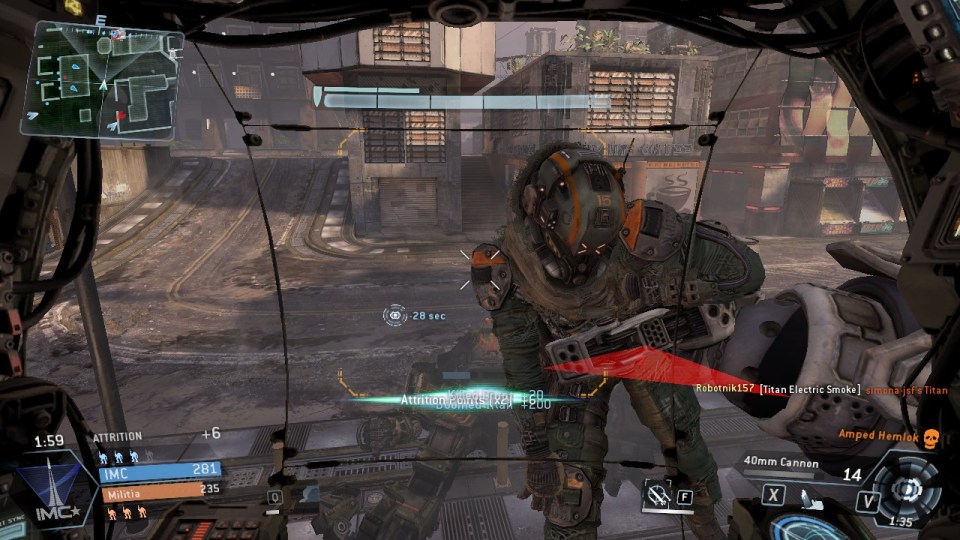Image resolution: width=960 pixels, height=540 pixels.
Task: Click the orange skull kill icon
Action: [x=930, y=438]
